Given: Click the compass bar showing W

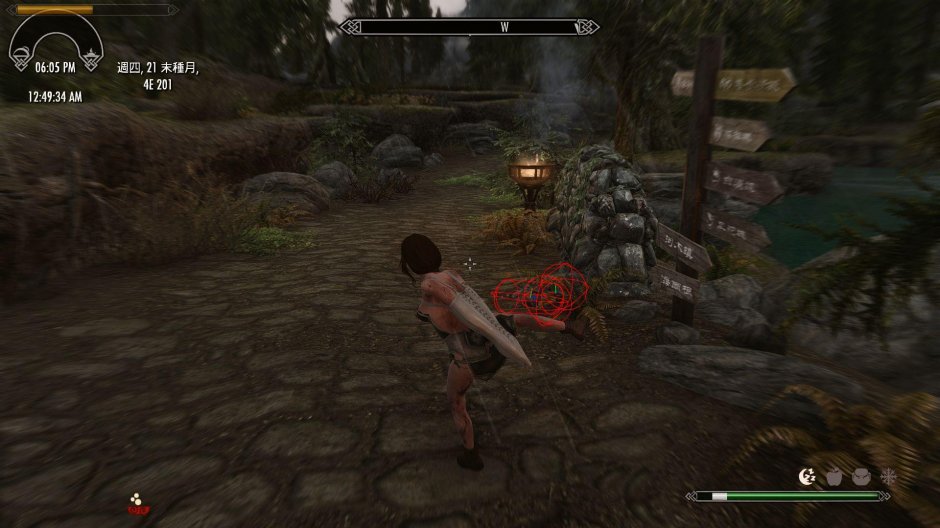Looking at the screenshot, I should pos(469,27).
